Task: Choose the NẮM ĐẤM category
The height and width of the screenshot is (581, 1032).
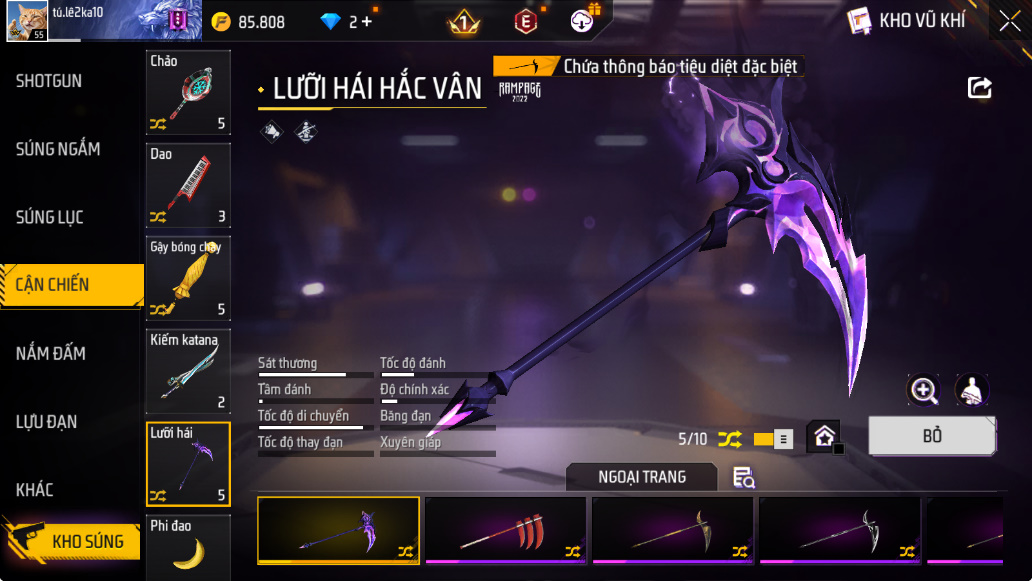Action: [51, 353]
